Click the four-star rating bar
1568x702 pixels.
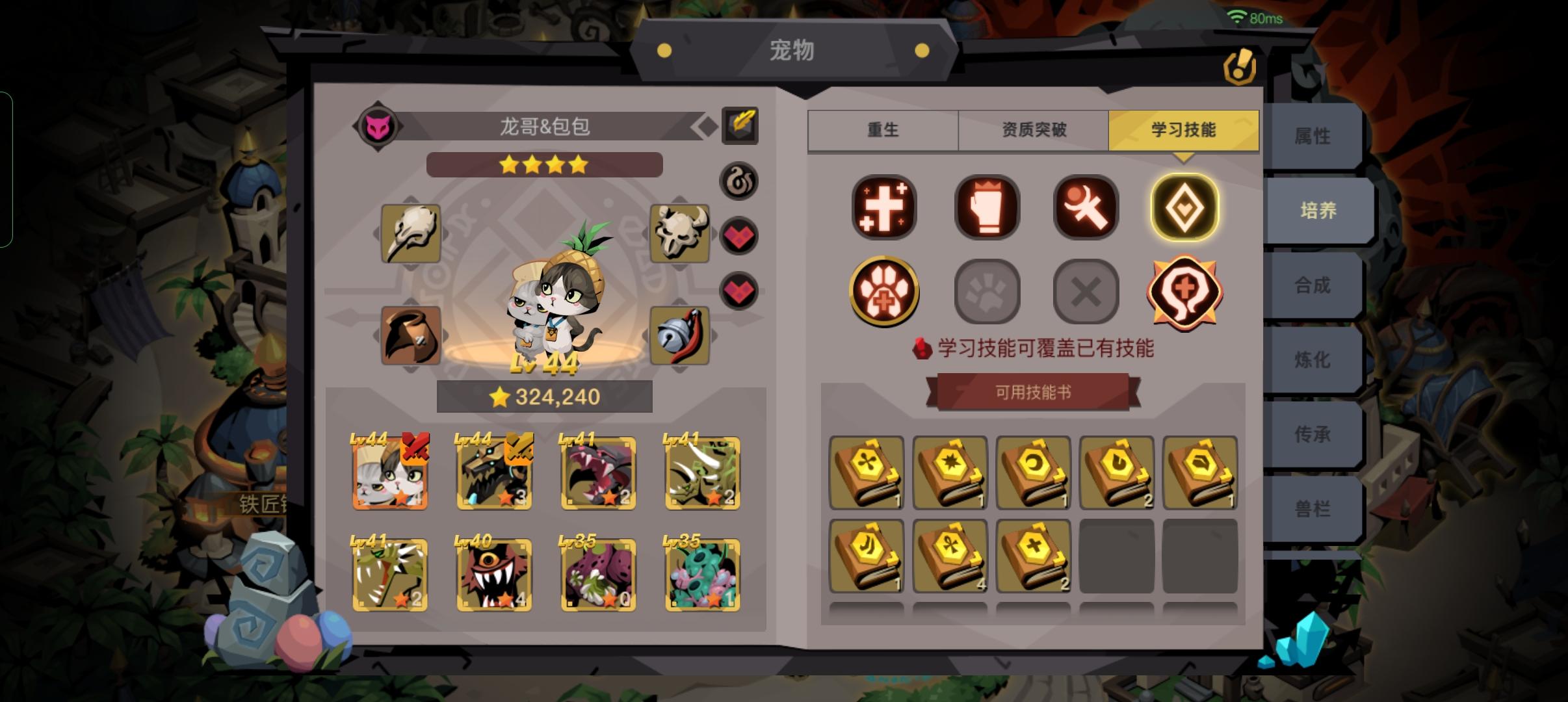click(543, 165)
